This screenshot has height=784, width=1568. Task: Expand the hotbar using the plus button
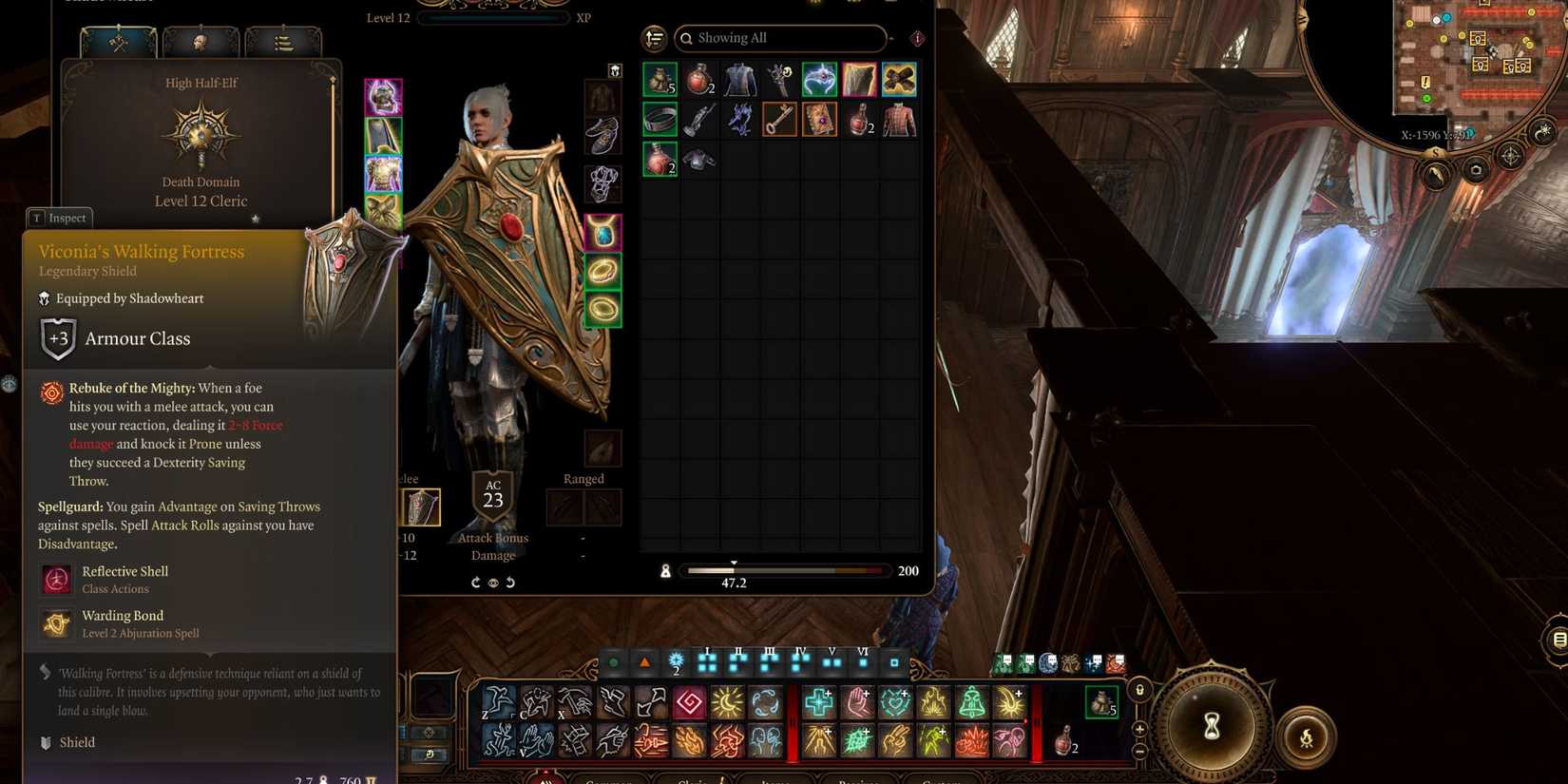click(1138, 729)
